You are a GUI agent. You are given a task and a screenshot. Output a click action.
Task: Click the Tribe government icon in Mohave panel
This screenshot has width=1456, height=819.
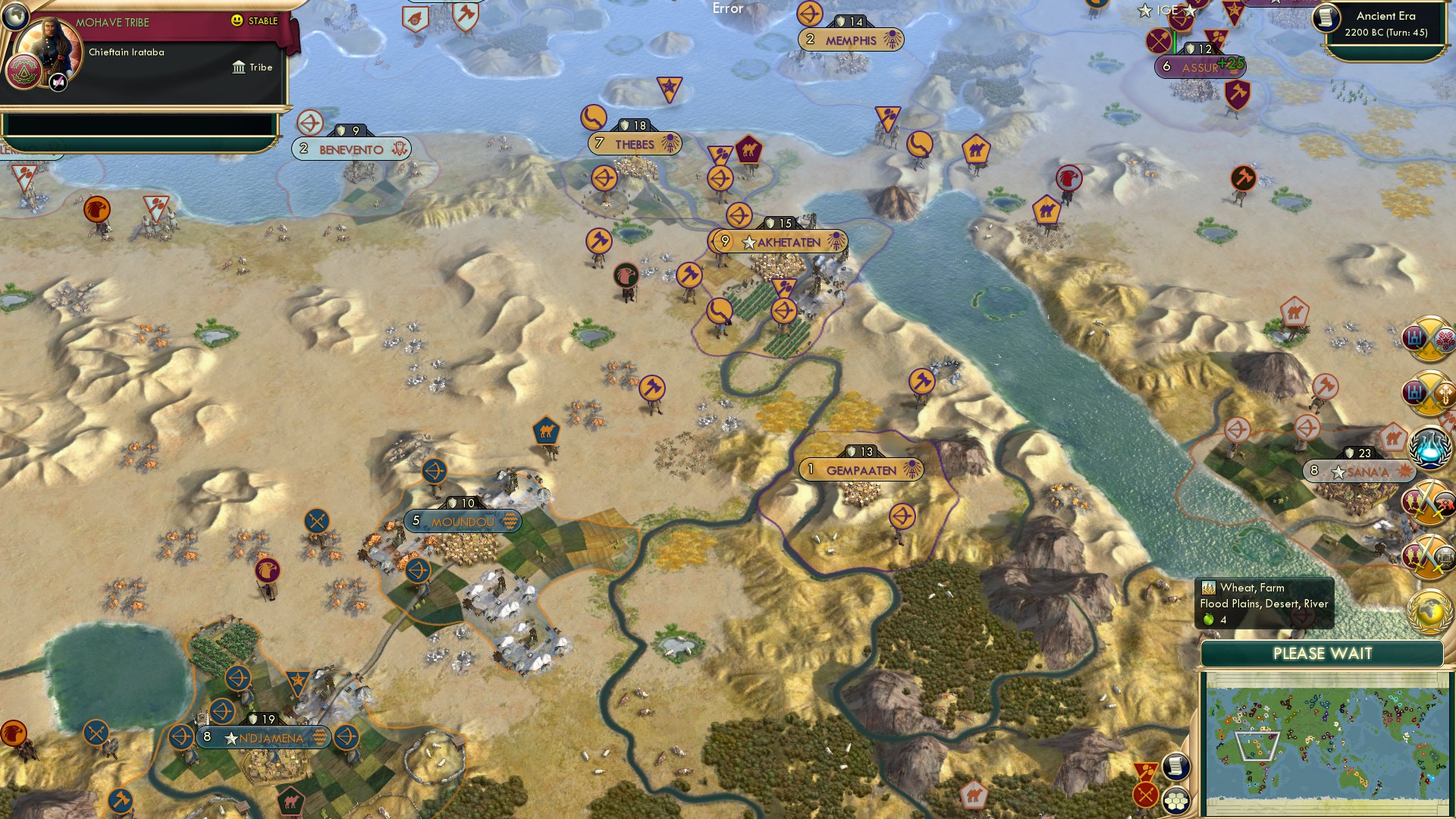pyautogui.click(x=239, y=67)
